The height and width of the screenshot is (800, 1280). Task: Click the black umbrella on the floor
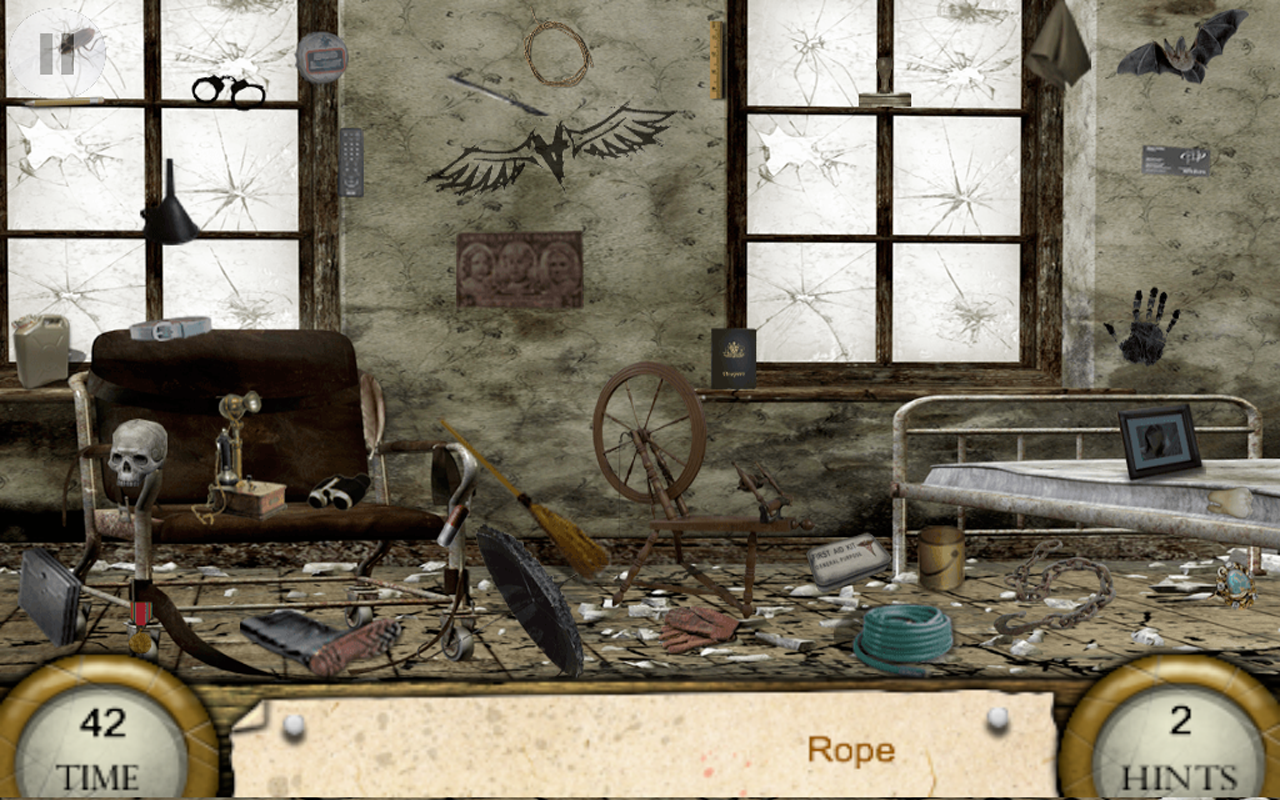click(x=530, y=600)
